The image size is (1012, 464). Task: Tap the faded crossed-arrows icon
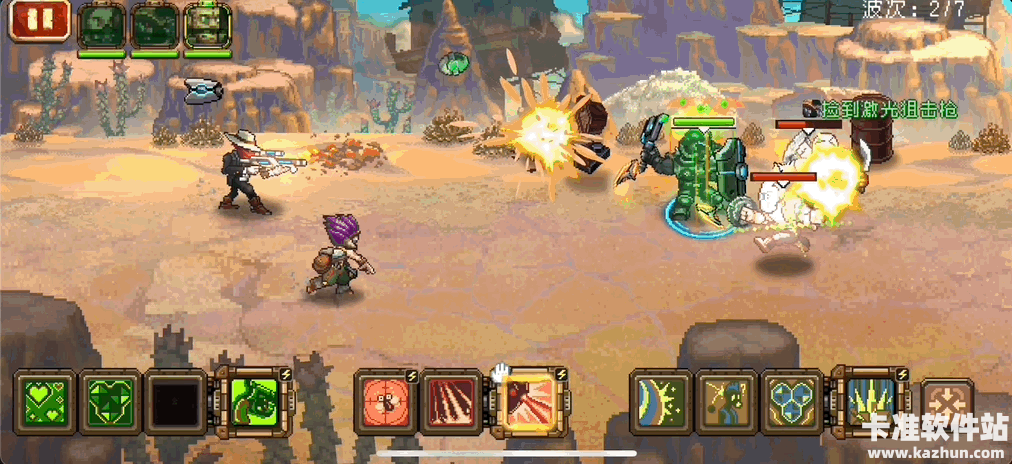pyautogui.click(x=944, y=403)
